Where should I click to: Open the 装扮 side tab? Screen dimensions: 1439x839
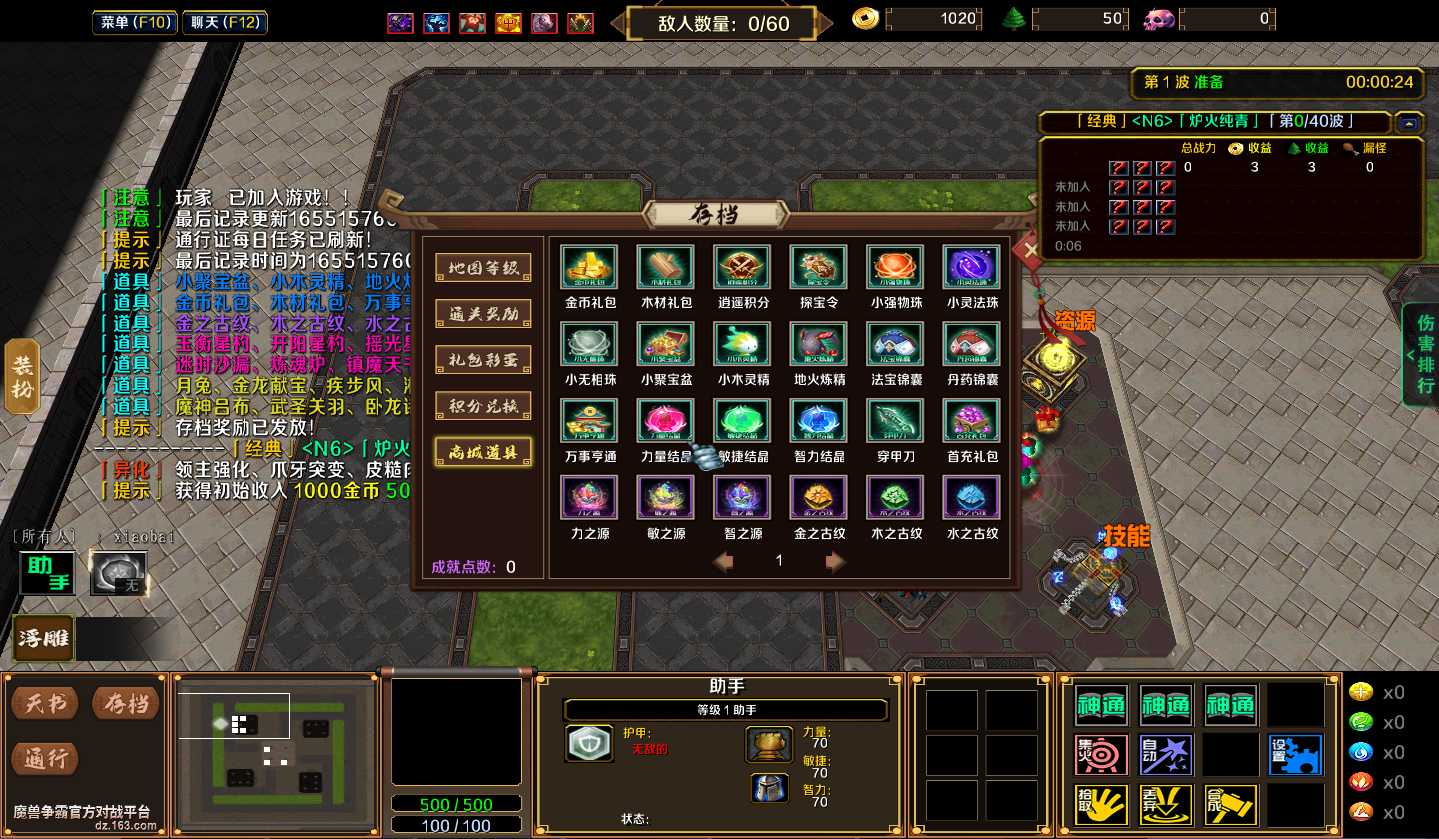coord(22,376)
